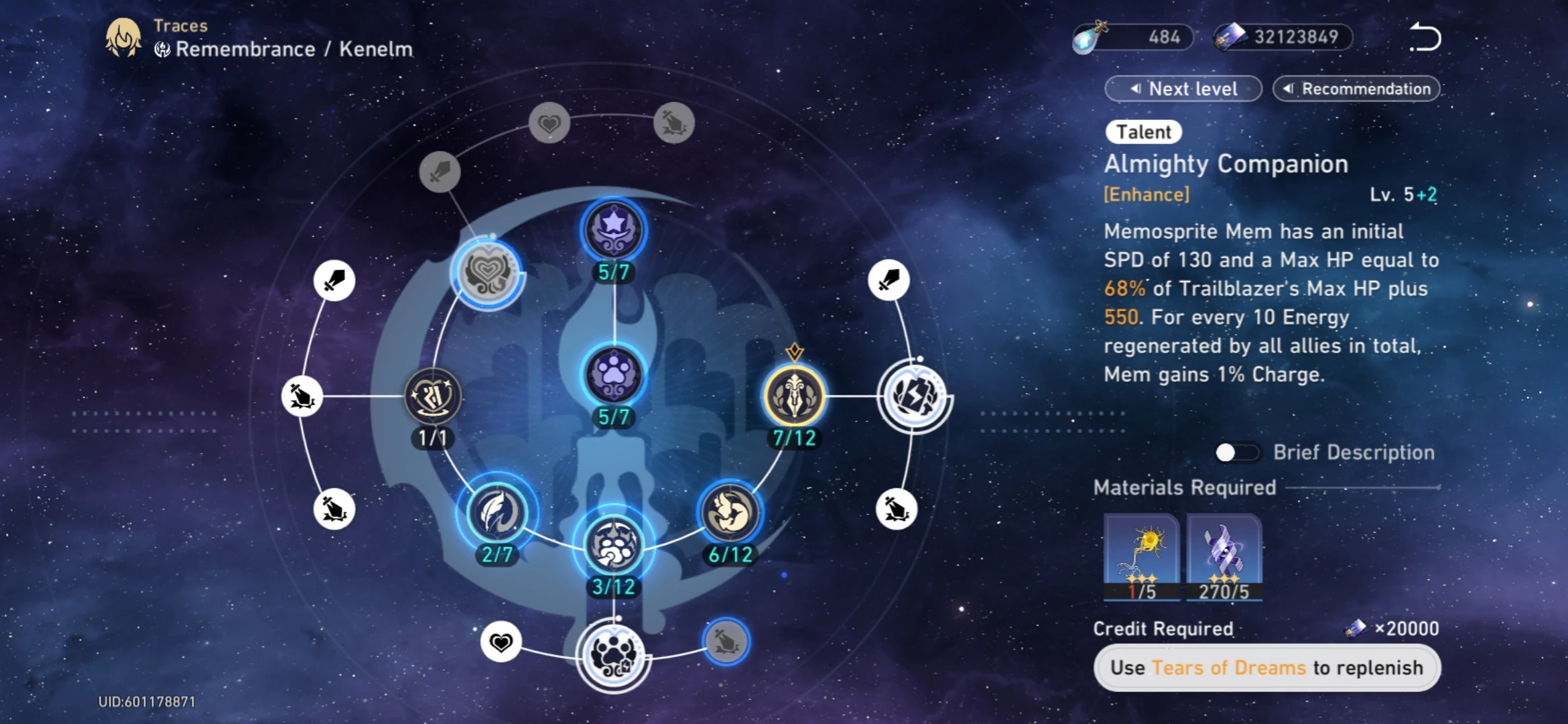Screen dimensions: 1568x724
Task: Open the Recommendation view
Action: tap(1356, 88)
